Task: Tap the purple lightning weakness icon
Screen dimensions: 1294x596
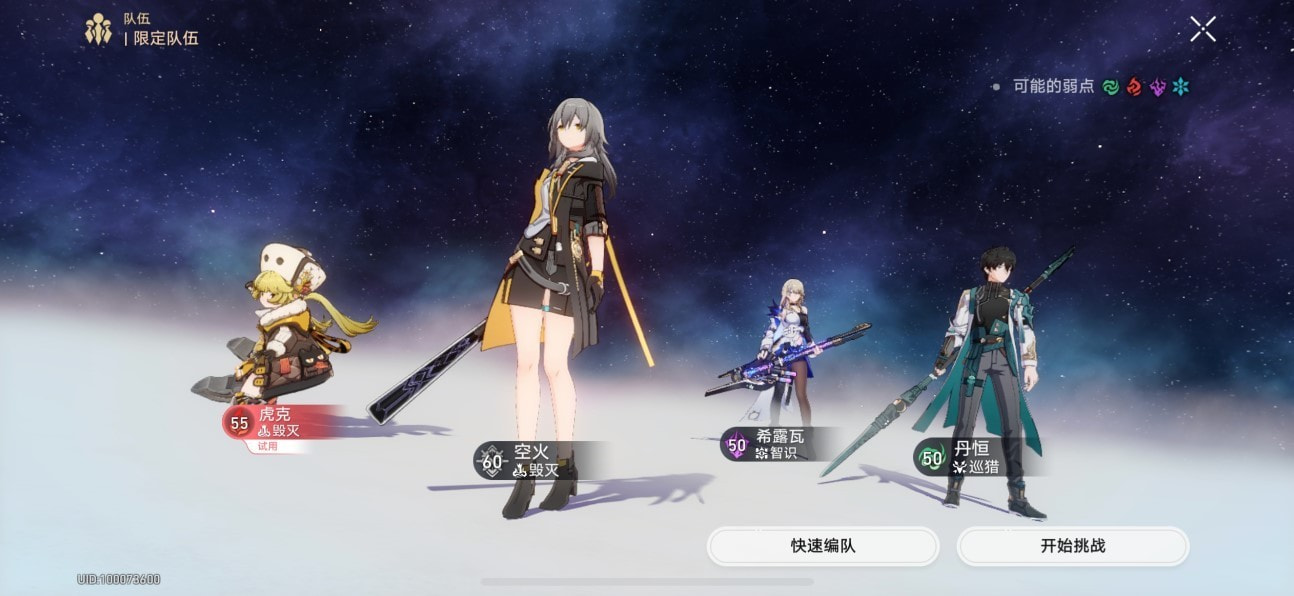Action: point(1158,87)
